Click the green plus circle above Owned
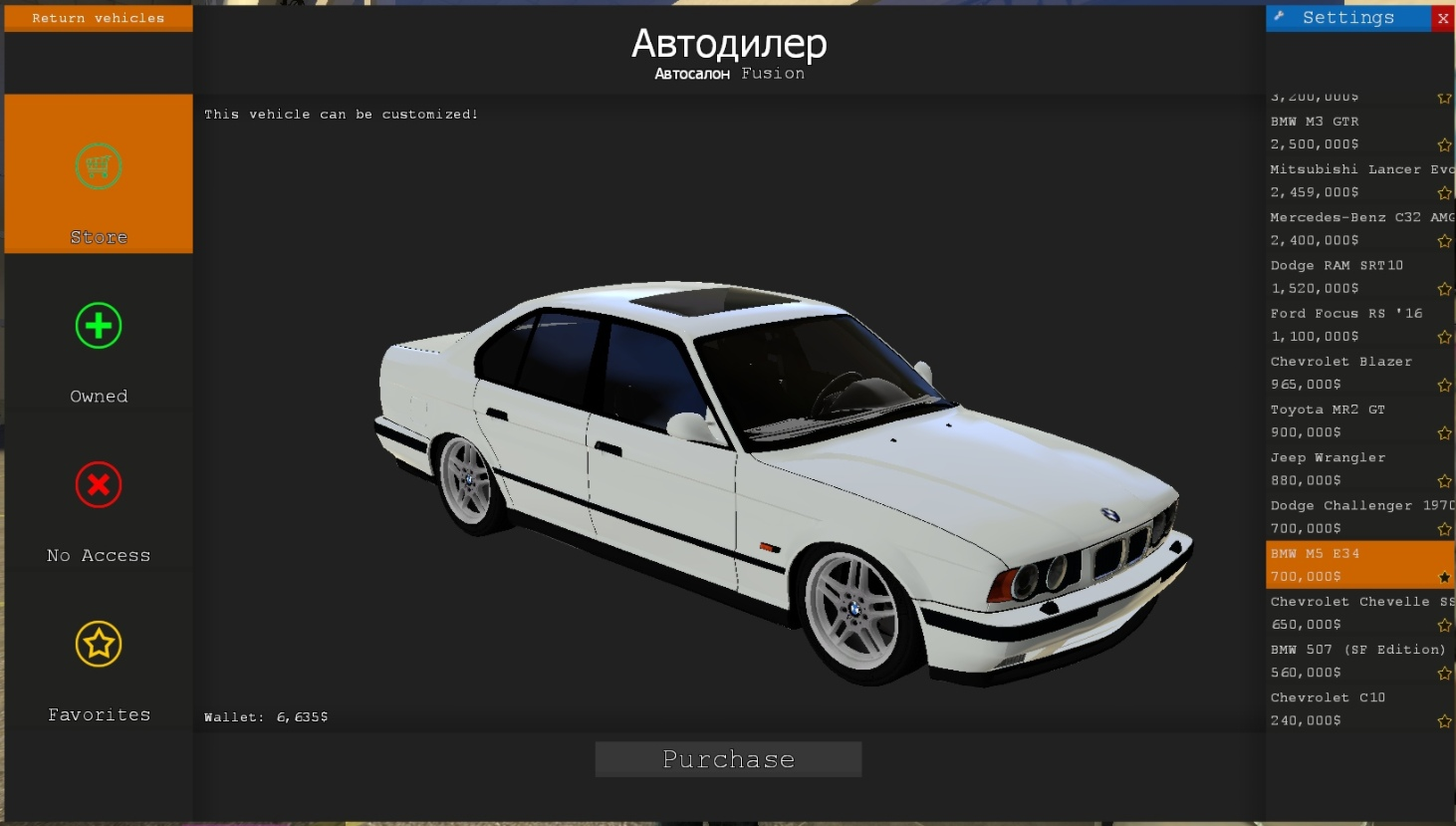Image resolution: width=1456 pixels, height=826 pixels. pos(98,325)
